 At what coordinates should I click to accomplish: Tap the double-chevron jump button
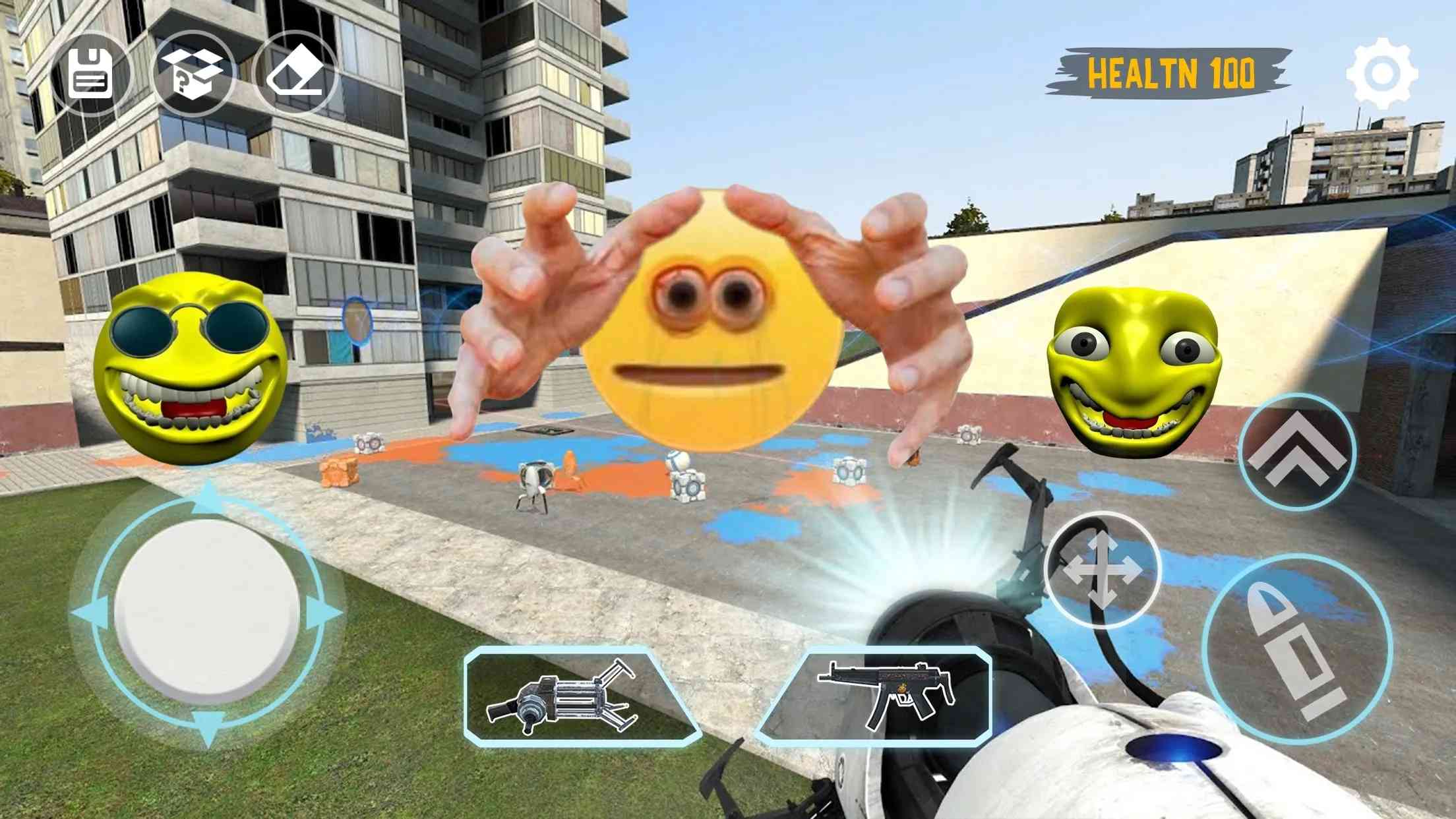click(1297, 452)
